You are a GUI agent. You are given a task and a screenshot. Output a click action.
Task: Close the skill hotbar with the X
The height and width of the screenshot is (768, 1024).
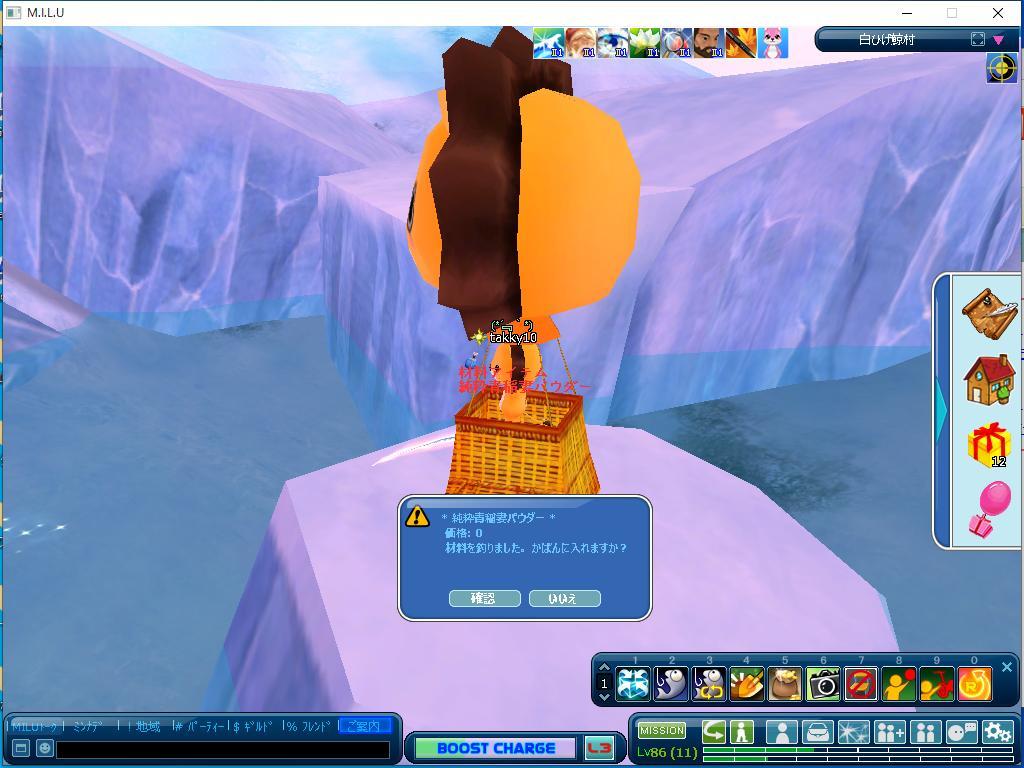pyautogui.click(x=1007, y=667)
